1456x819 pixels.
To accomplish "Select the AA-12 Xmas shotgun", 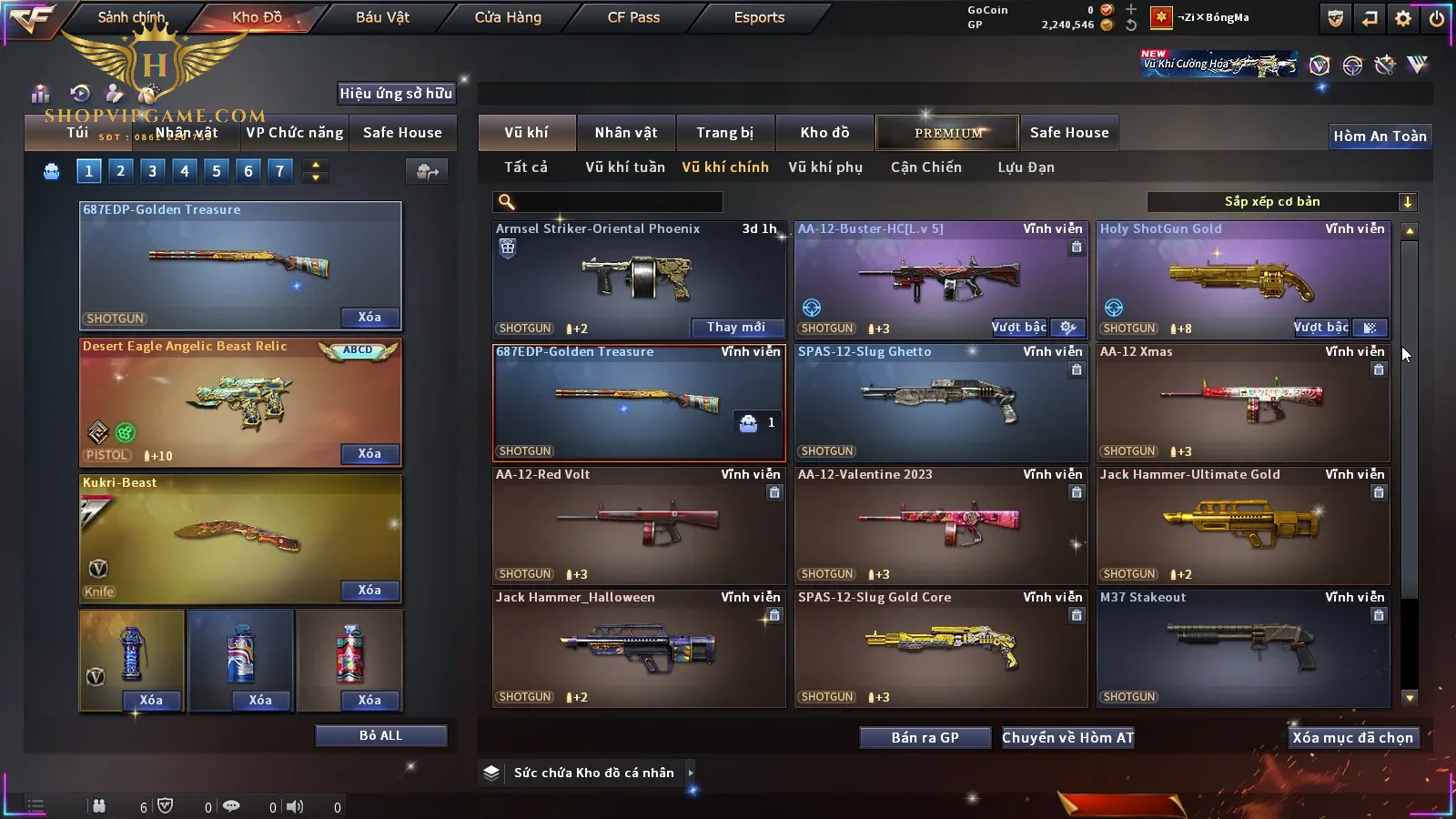I will tap(1243, 402).
